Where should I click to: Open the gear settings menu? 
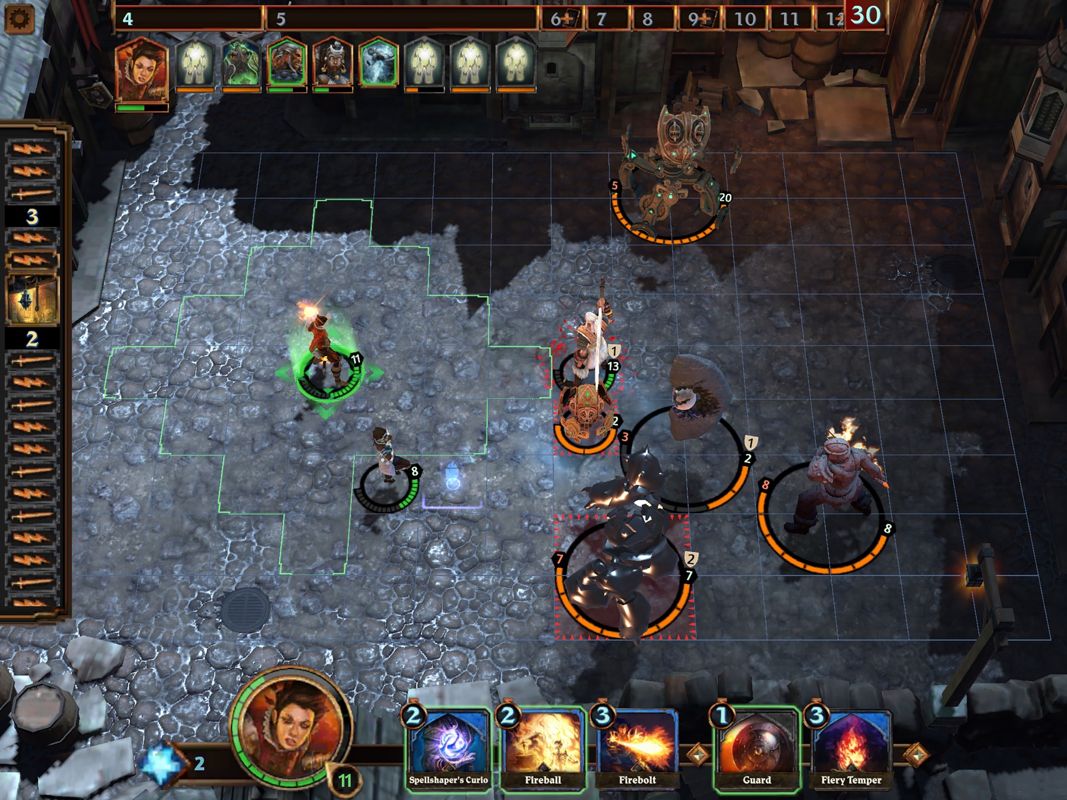(x=18, y=20)
